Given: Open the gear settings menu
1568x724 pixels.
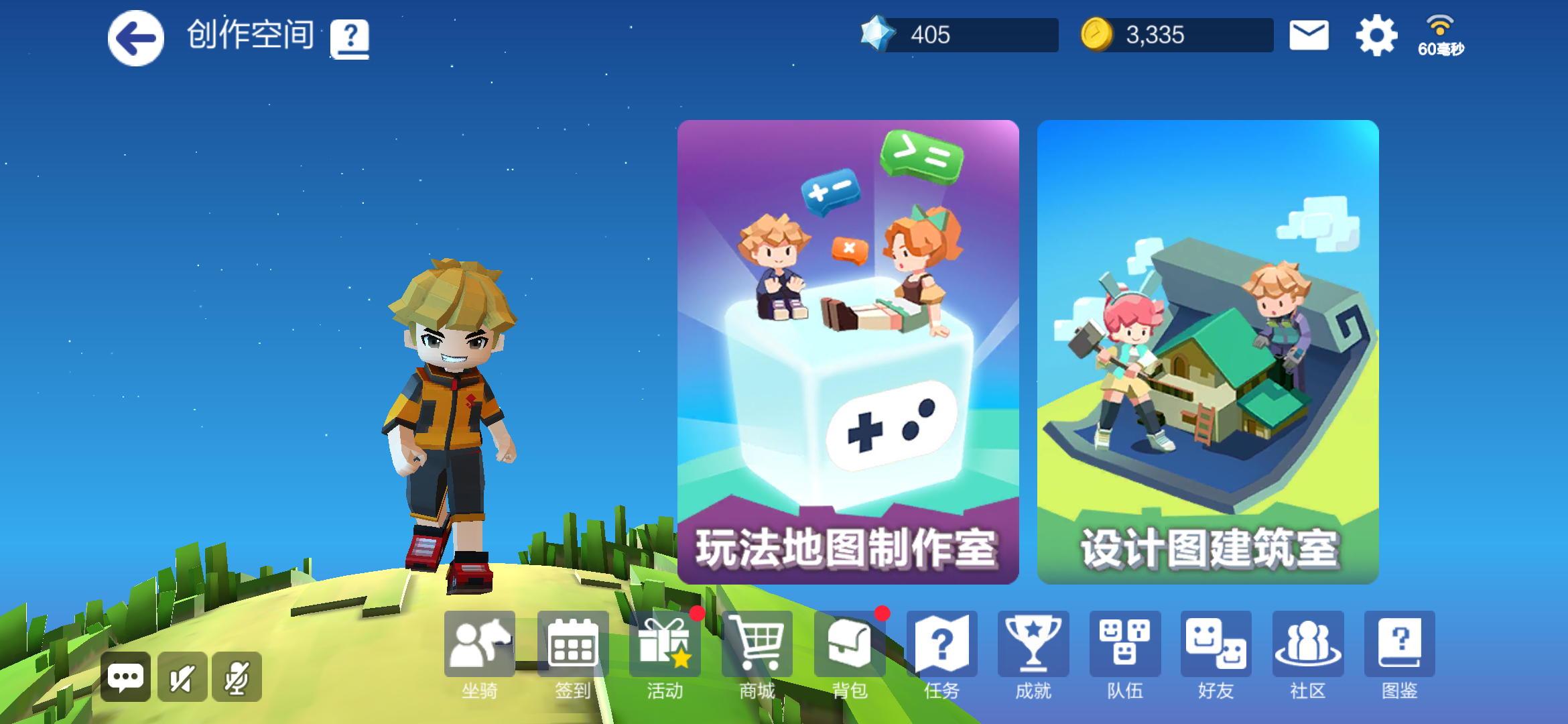Looking at the screenshot, I should click(1376, 36).
